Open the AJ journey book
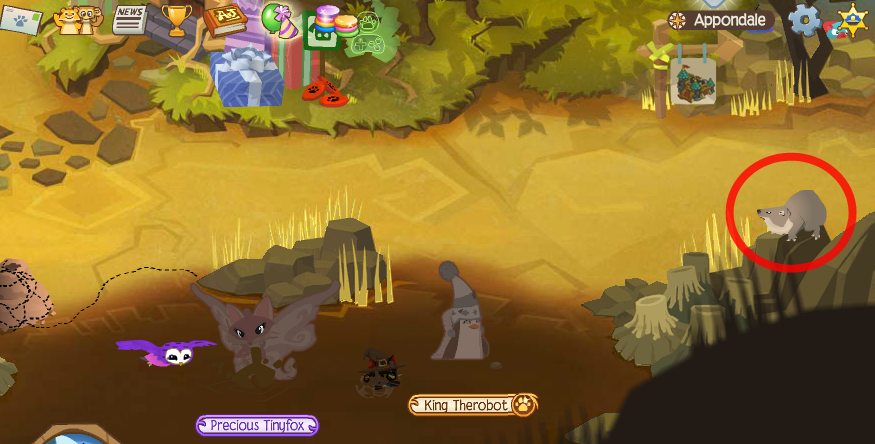Viewport: 875px width, 444px height. point(224,17)
